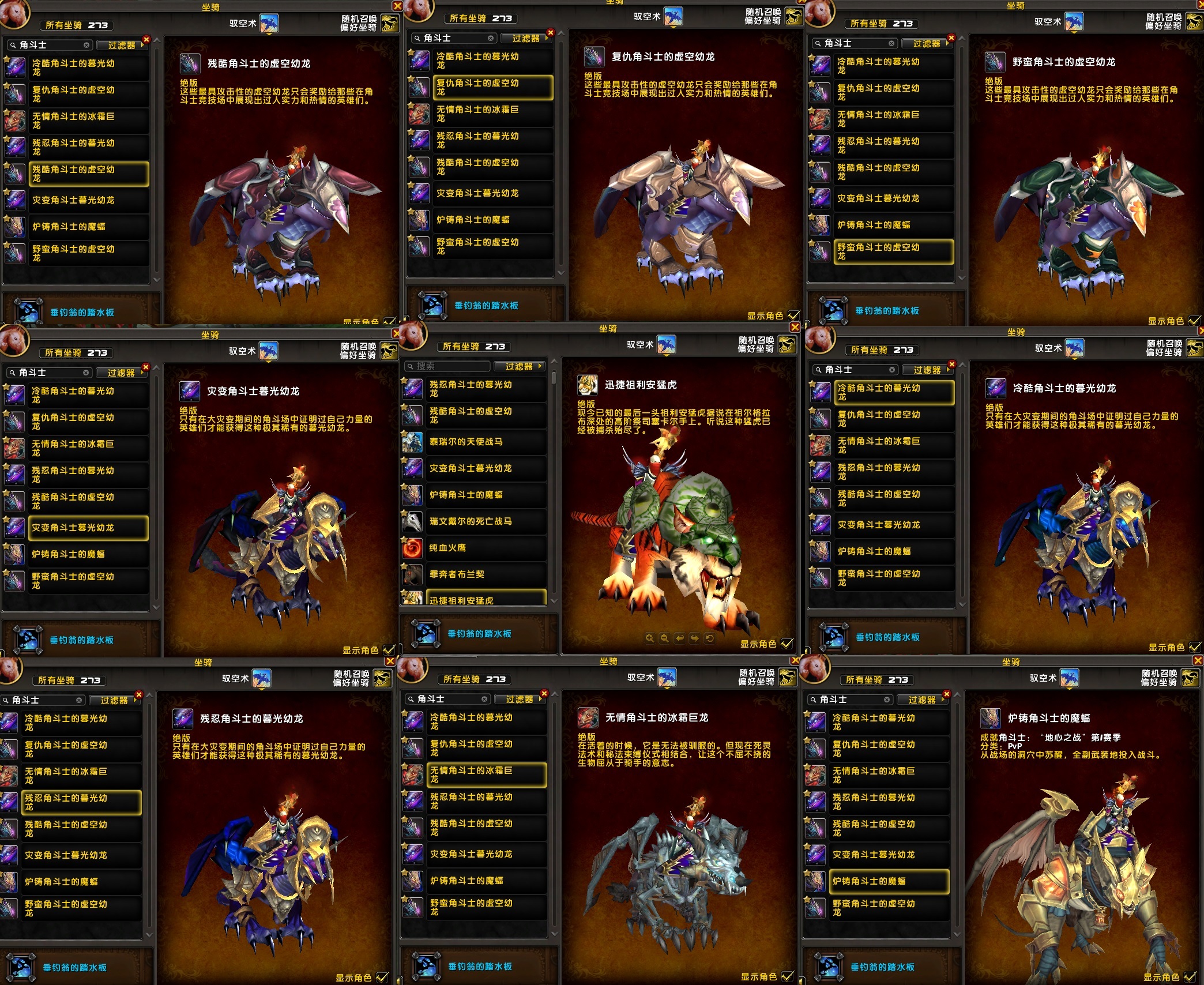Rotate the tiger model left

[680, 638]
